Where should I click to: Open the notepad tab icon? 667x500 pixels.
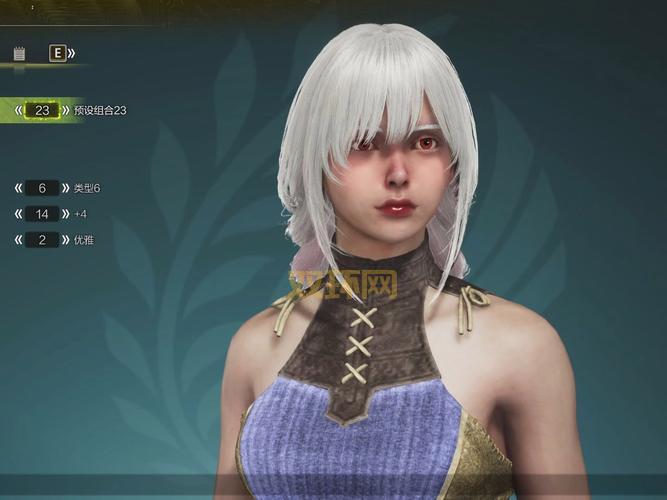click(19, 53)
